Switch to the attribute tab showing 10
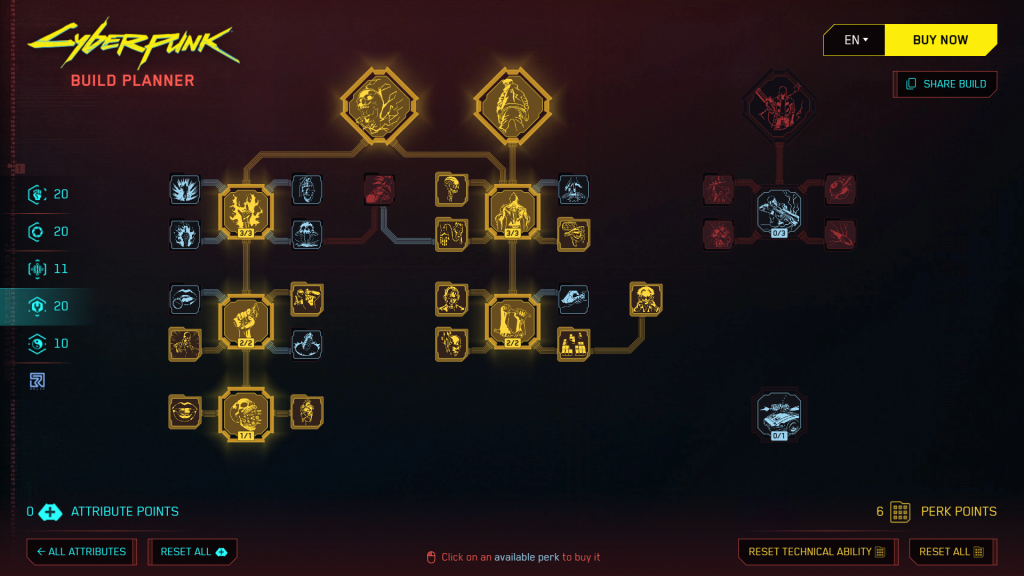Viewport: 1024px width, 576px height. pyautogui.click(x=48, y=343)
